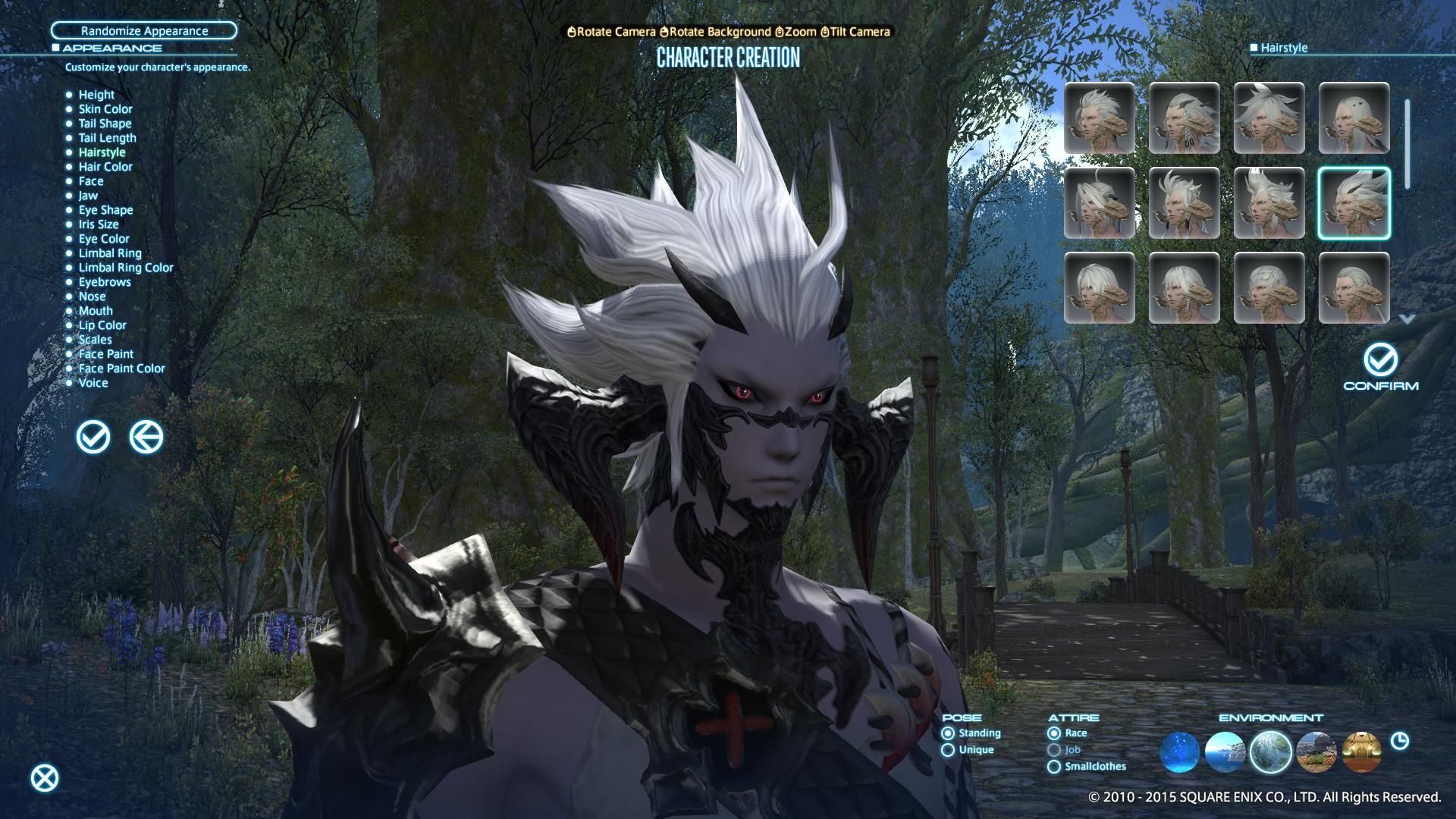Viewport: 1456px width, 819px height.
Task: Click the checkmark icon under the appearance list
Action: [x=93, y=437]
